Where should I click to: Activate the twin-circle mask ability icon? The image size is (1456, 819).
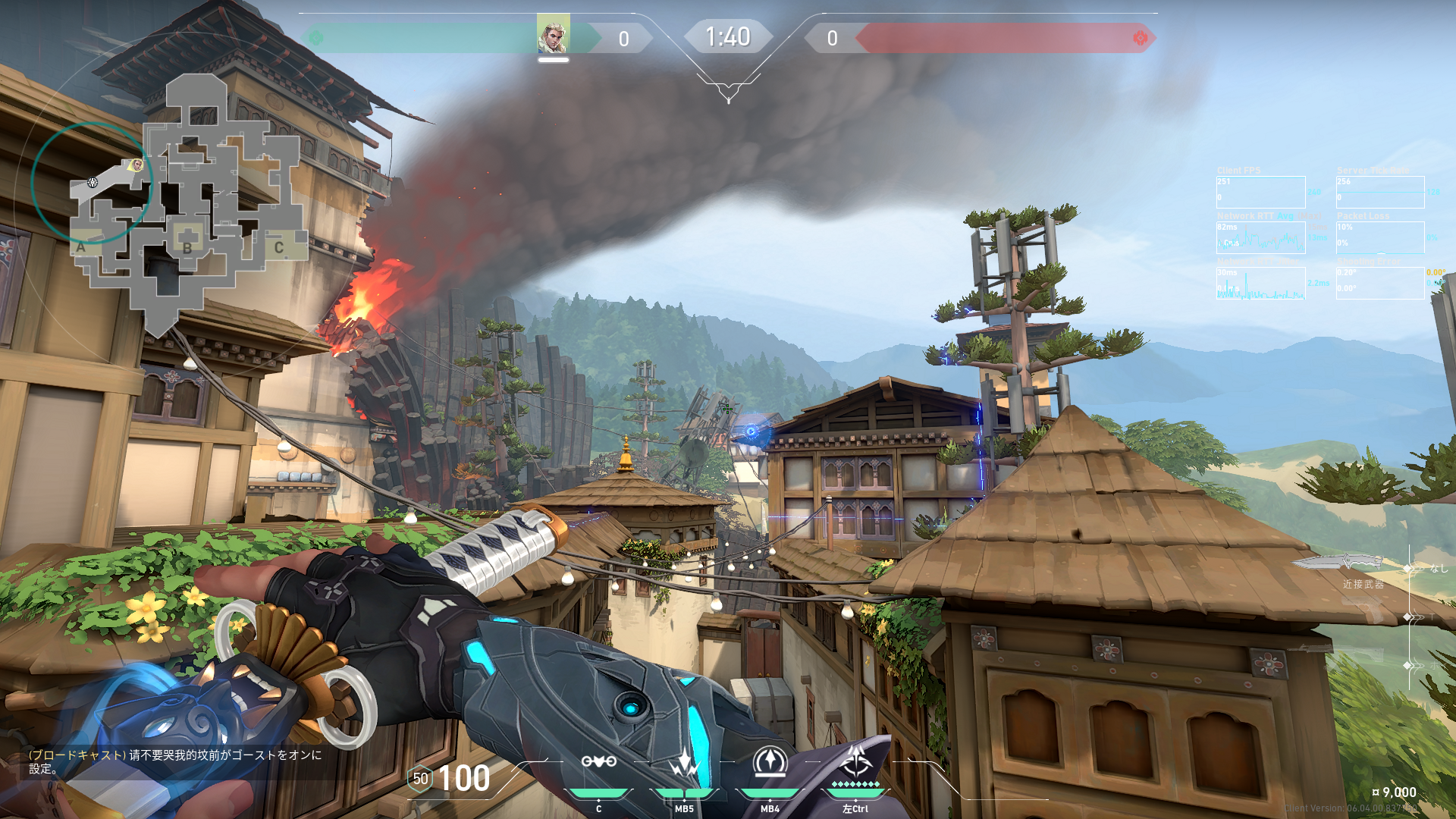pos(598,761)
